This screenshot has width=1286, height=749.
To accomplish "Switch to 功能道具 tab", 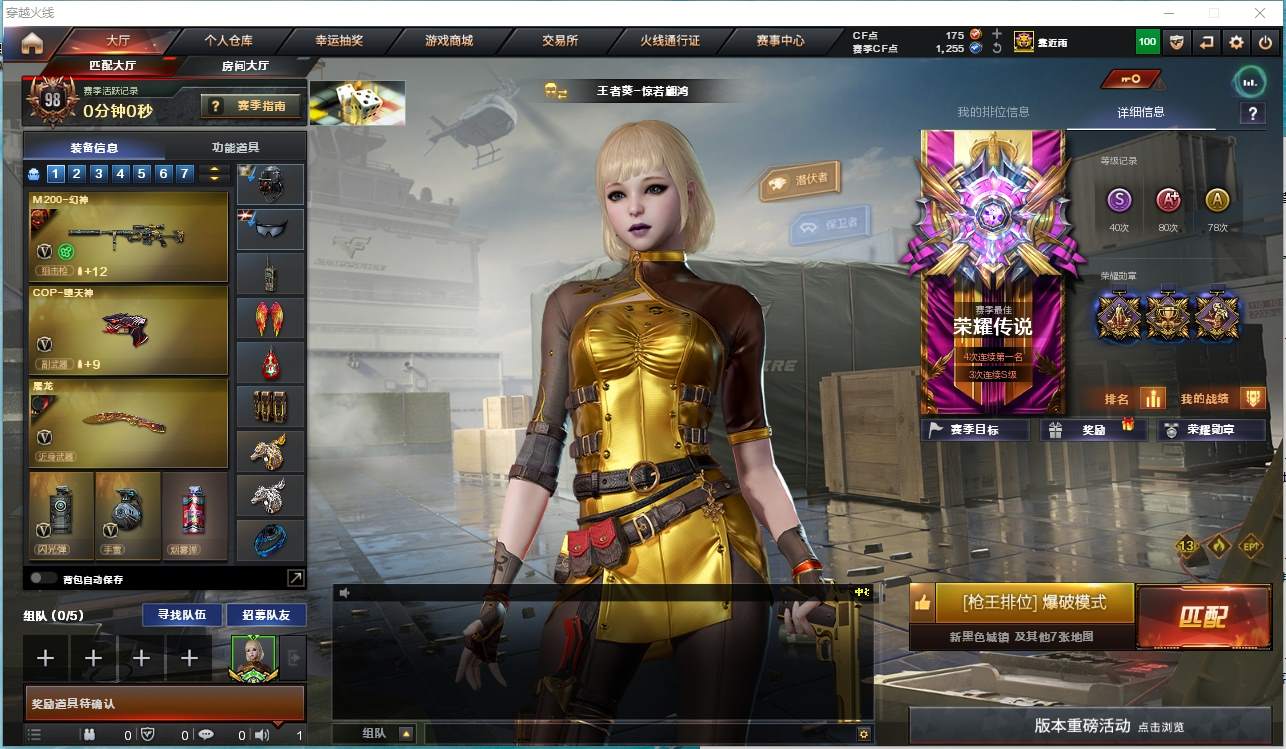I will point(235,147).
